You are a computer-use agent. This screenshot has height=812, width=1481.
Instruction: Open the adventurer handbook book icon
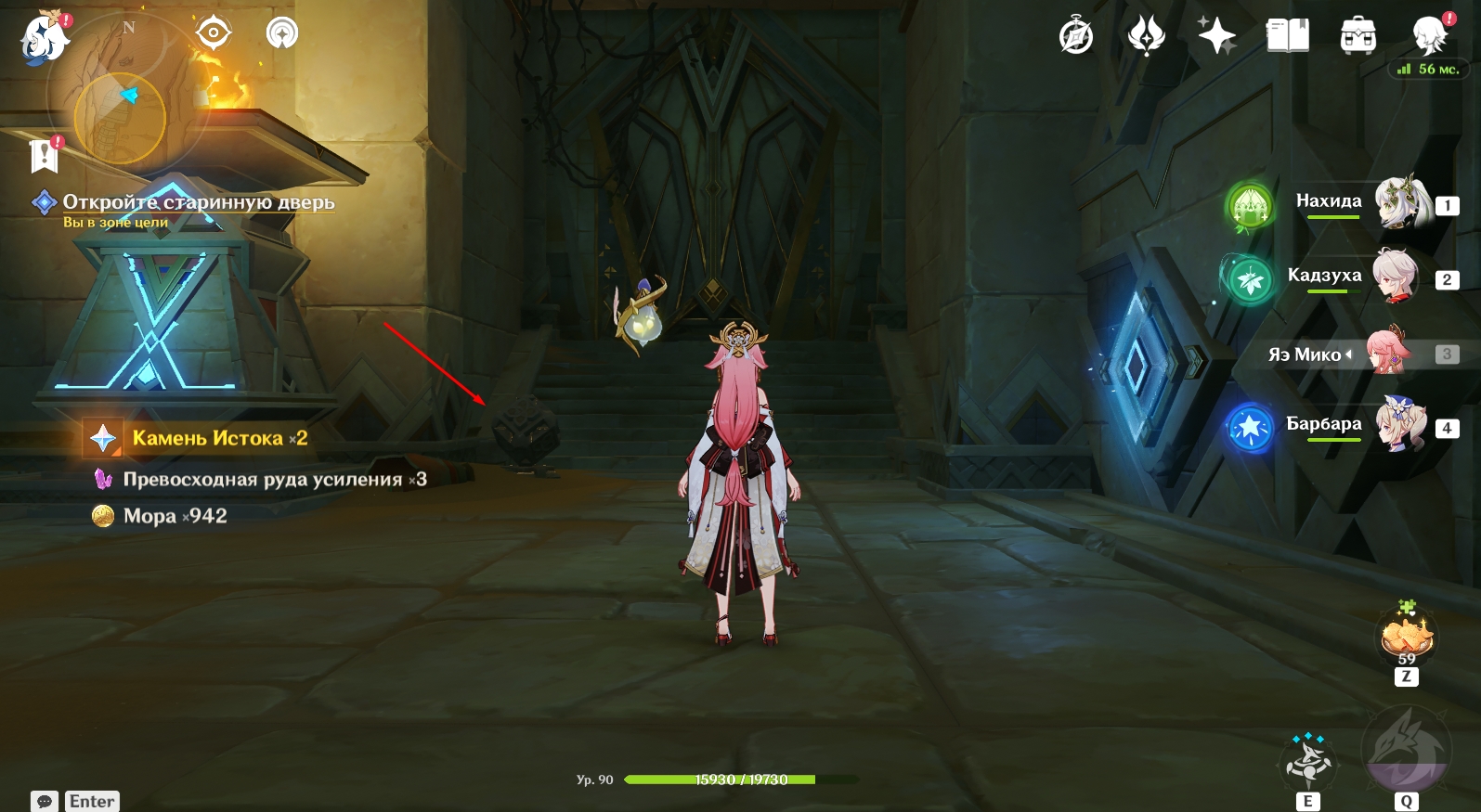coord(1287,36)
